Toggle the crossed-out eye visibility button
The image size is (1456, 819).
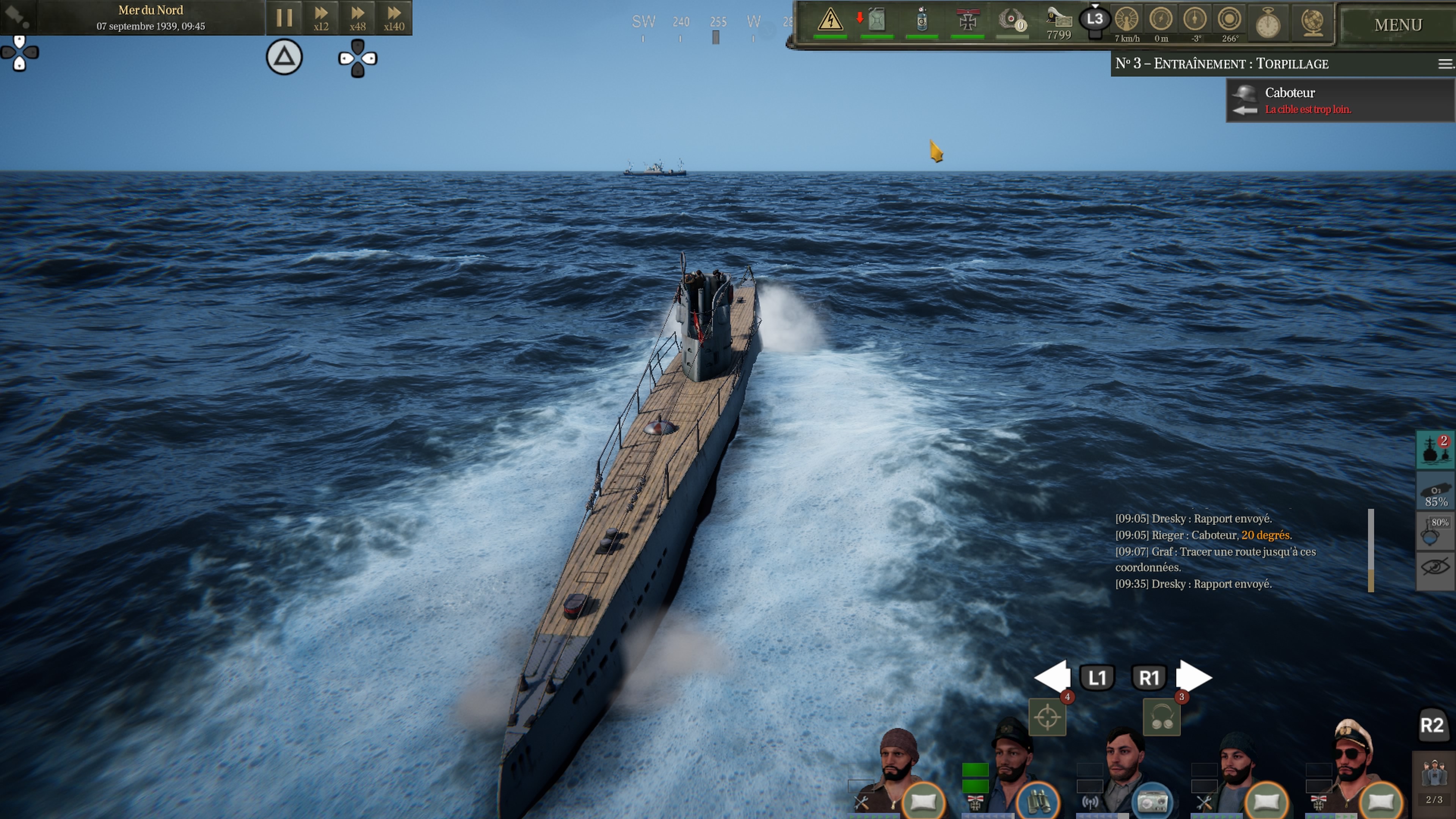pos(1436,567)
